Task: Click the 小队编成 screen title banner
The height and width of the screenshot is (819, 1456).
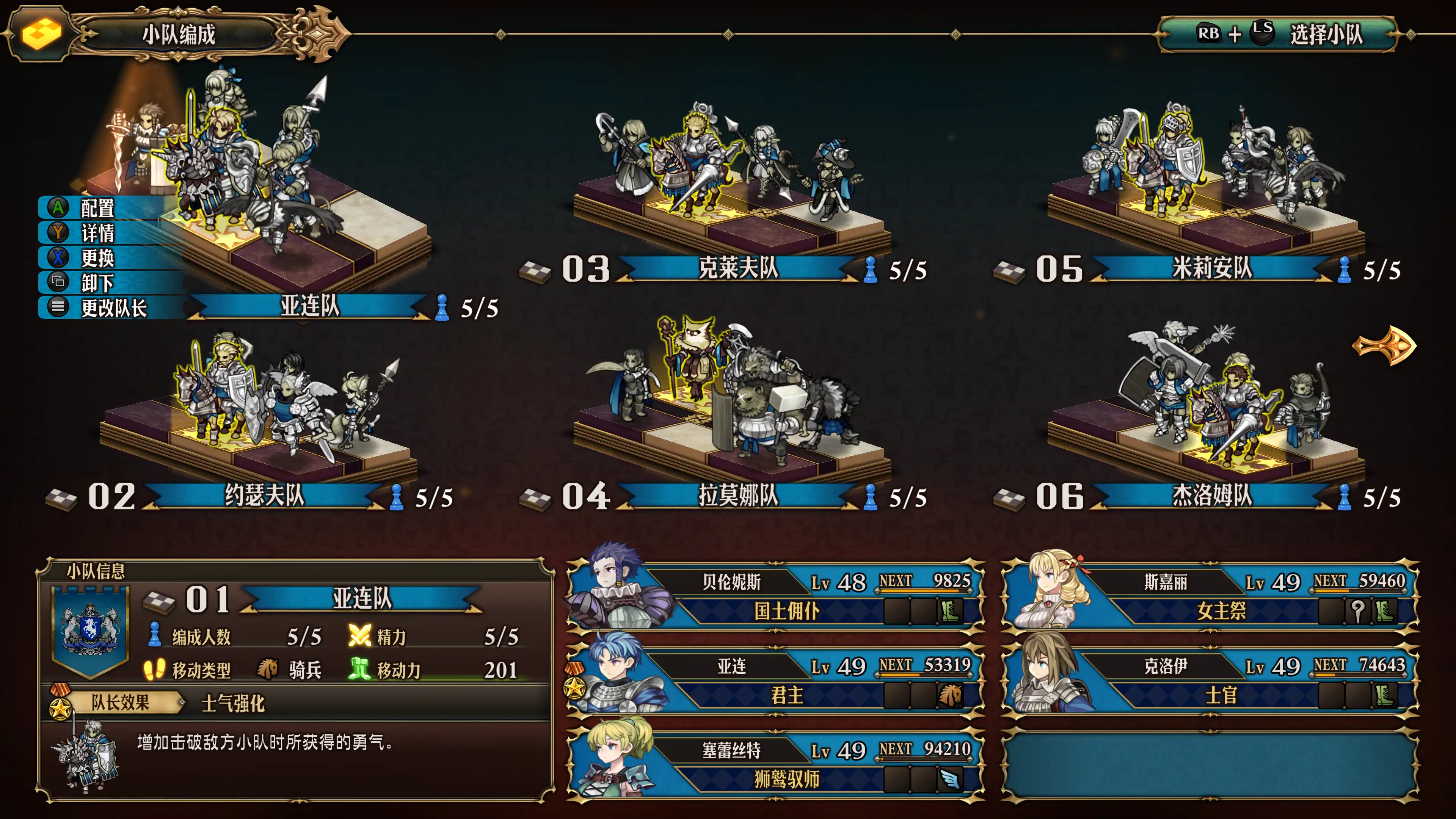Action: (x=179, y=35)
